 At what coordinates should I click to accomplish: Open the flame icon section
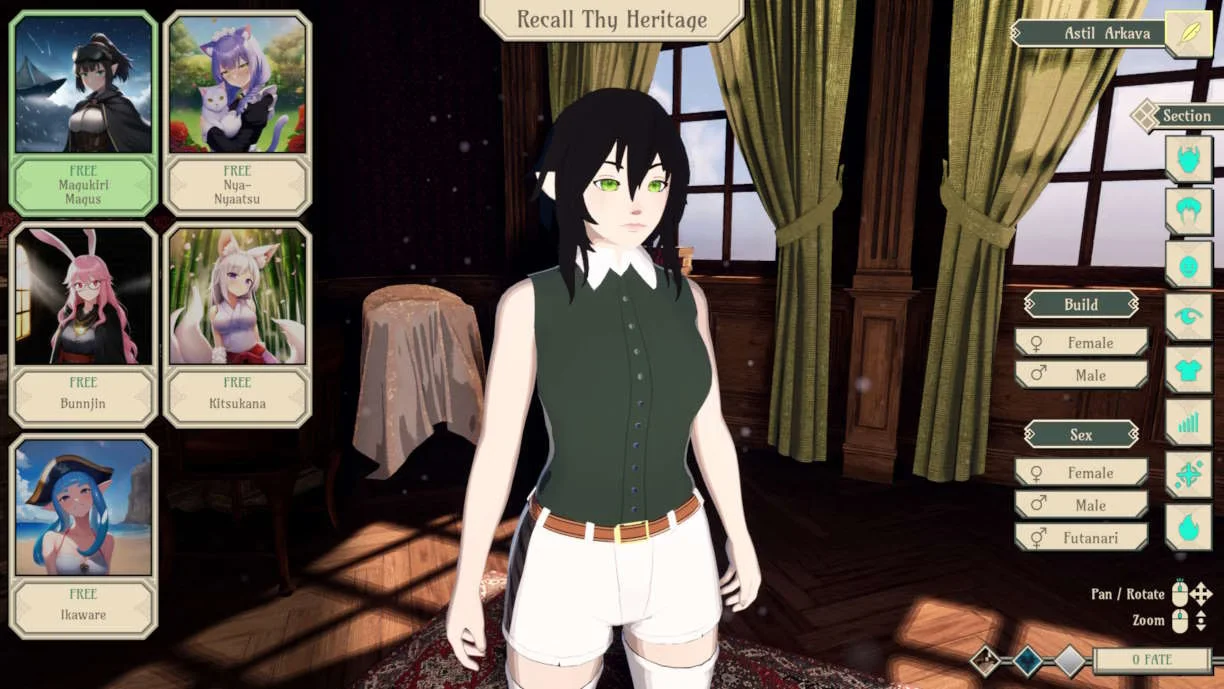coord(1188,527)
